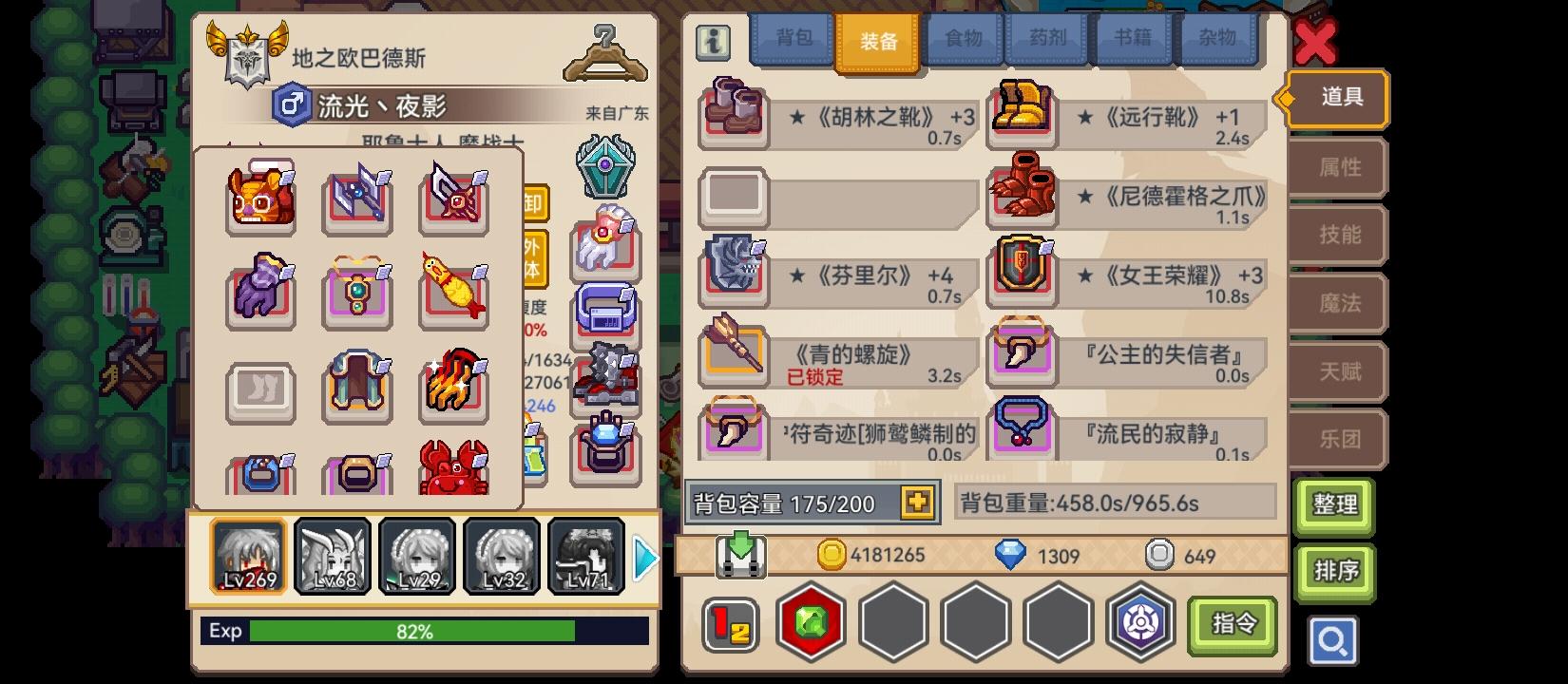Screen dimensions: 1568x684
Task: Click the magnifying glass search icon
Action: click(x=1333, y=641)
